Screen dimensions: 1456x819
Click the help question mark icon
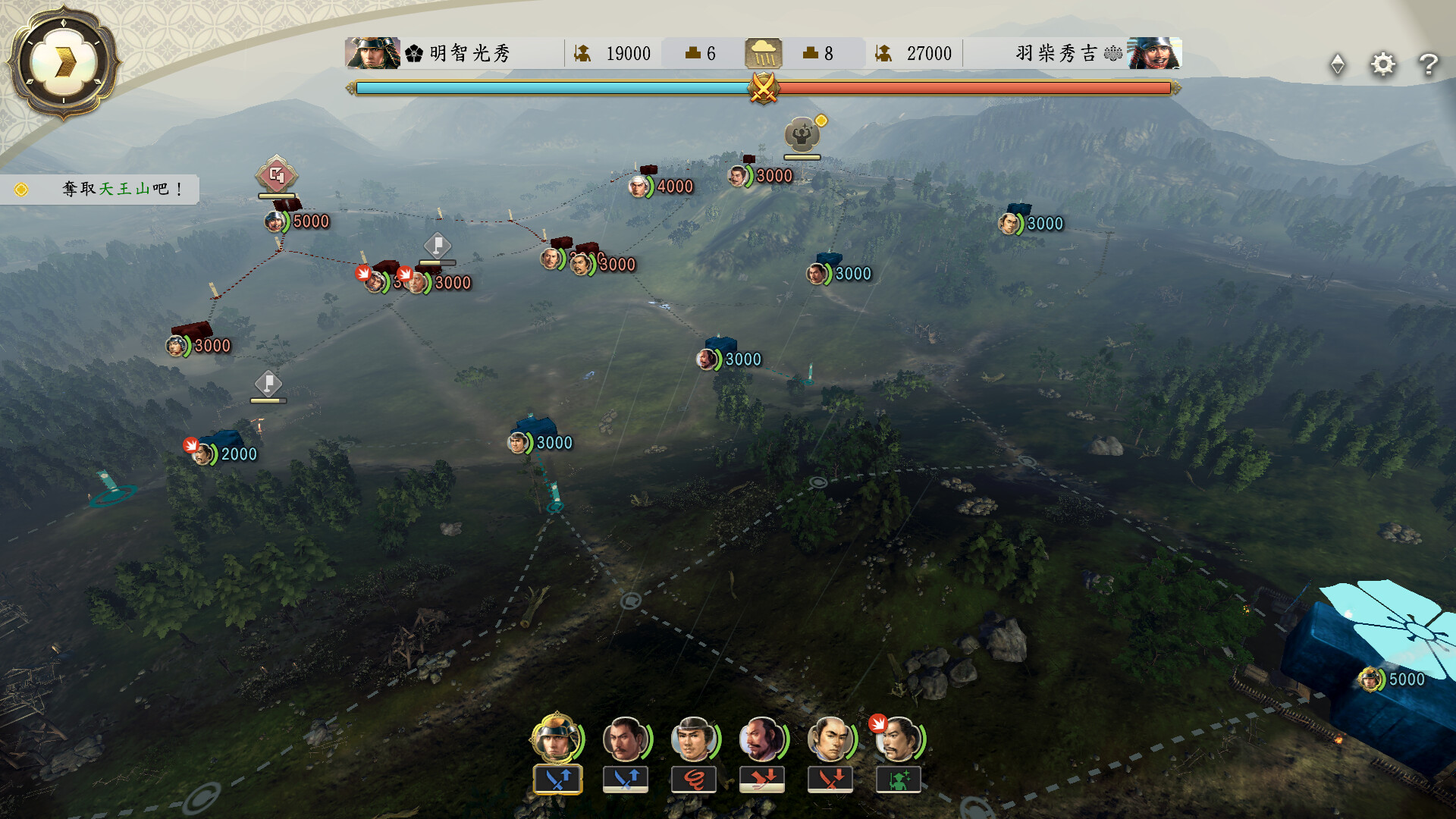1430,64
